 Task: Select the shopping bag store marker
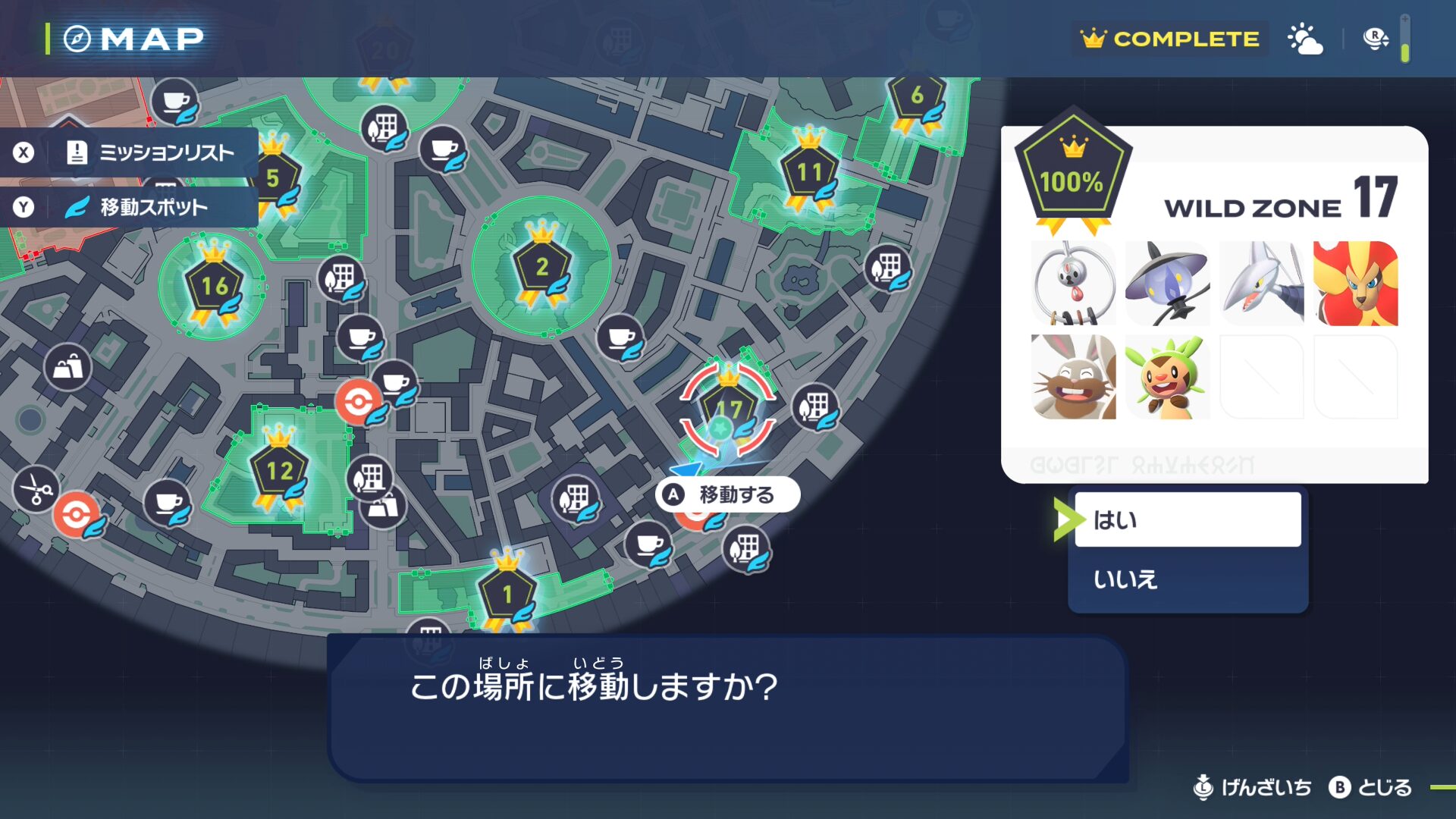coord(67,368)
